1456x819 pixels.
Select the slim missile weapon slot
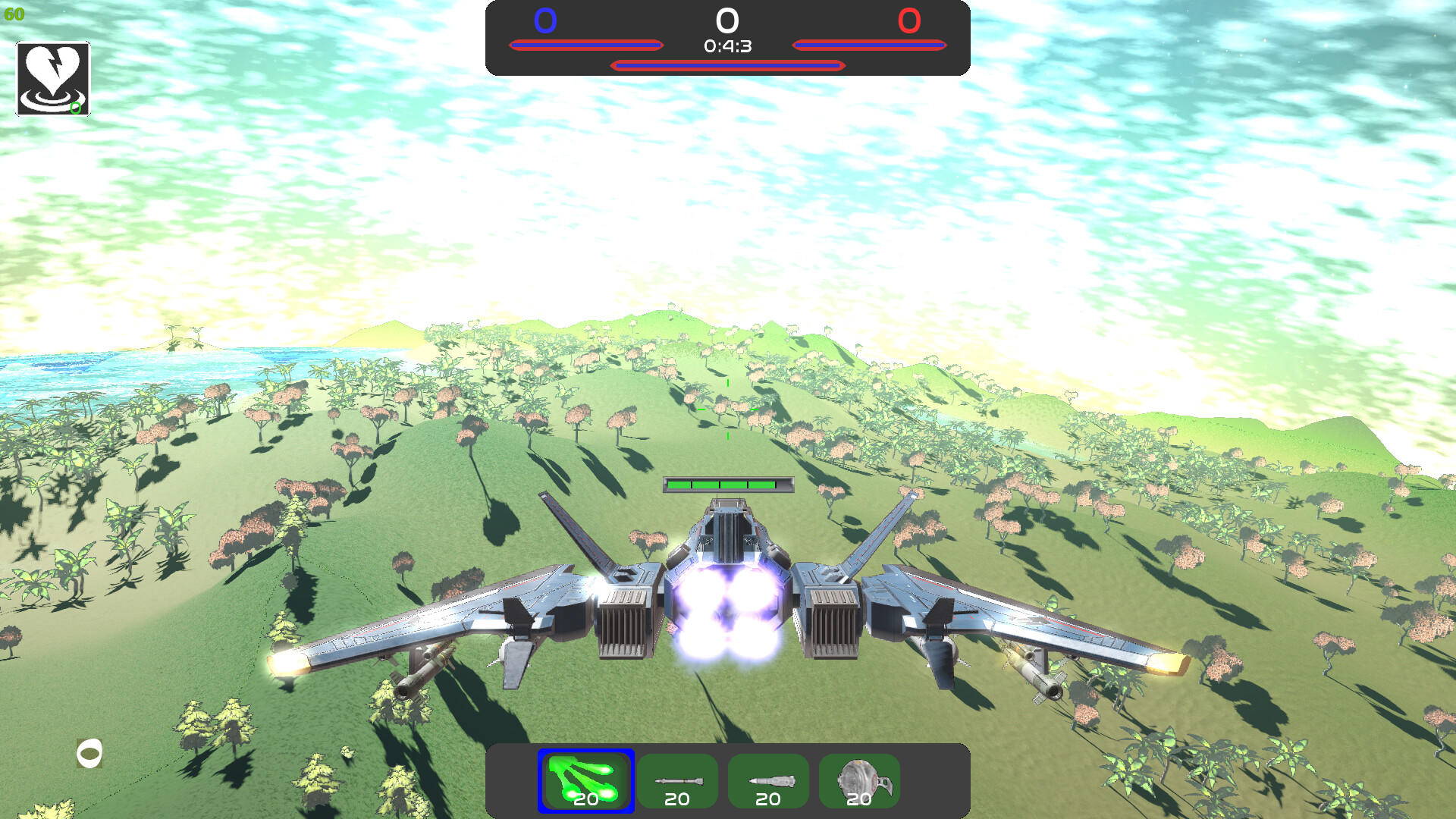[676, 780]
